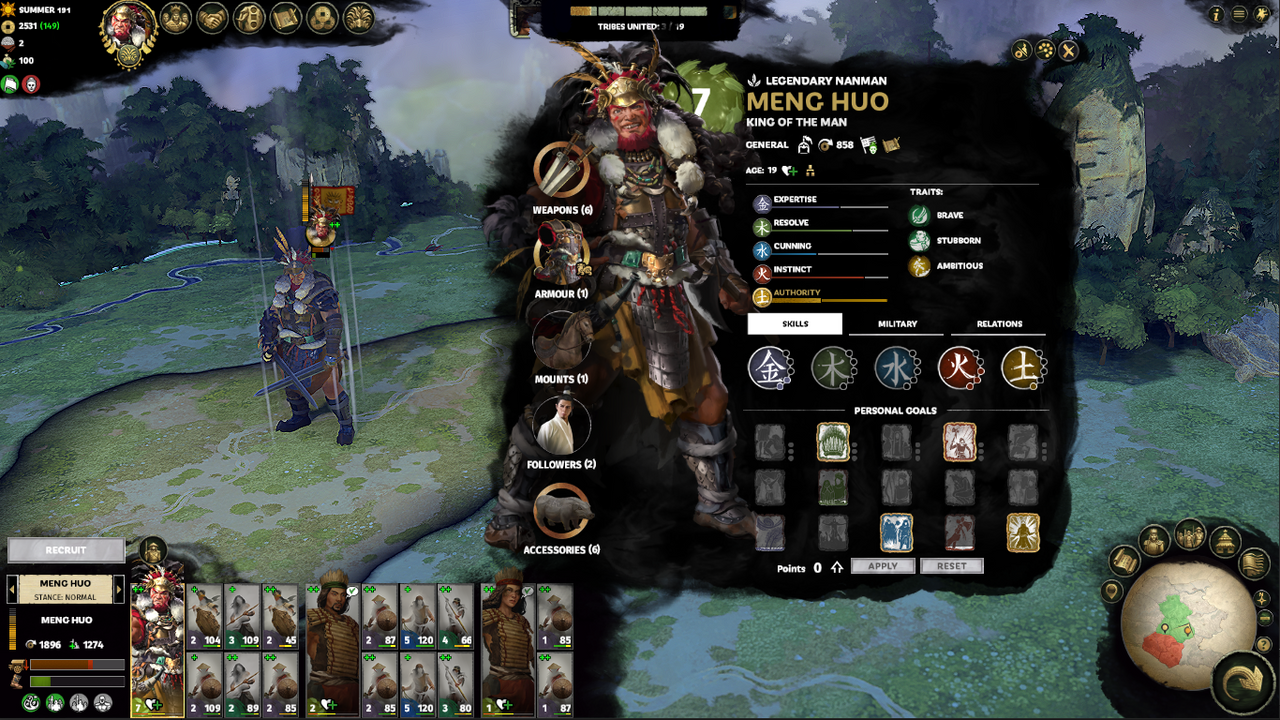1280x720 pixels.
Task: Switch to the Military tab
Action: pyautogui.click(x=895, y=323)
